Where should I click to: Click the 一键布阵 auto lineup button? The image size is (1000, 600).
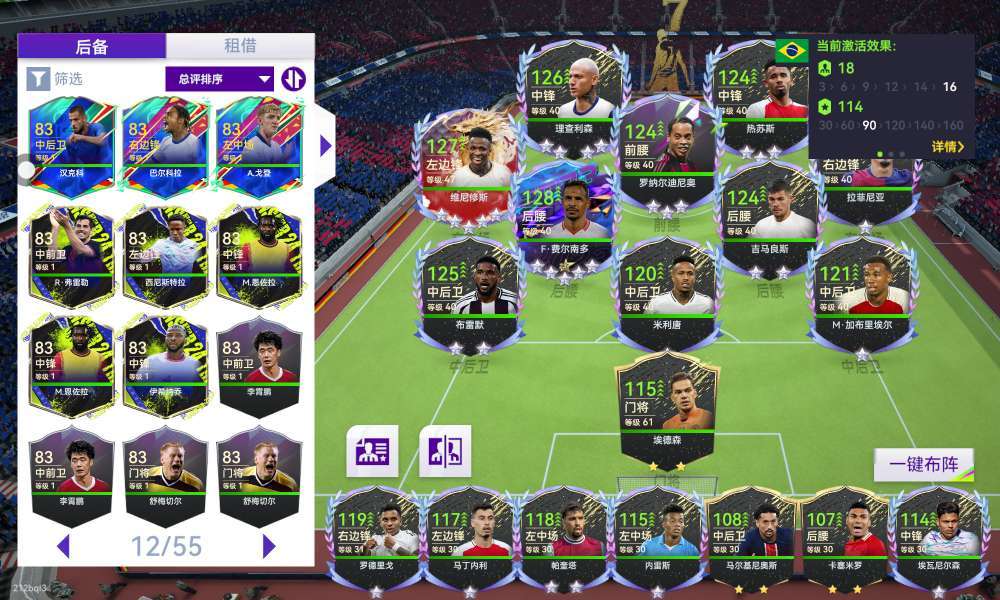[923, 465]
